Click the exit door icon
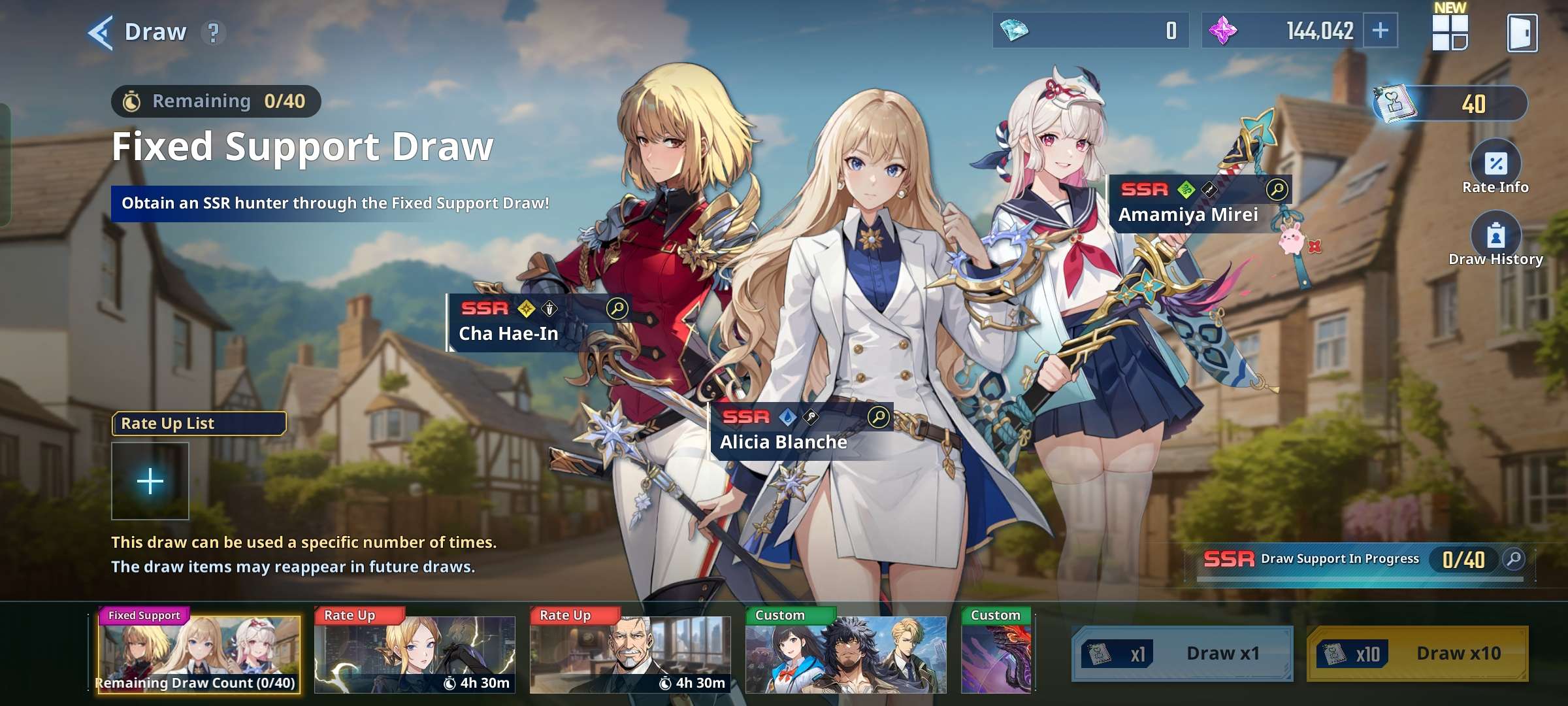The image size is (1568, 706). [x=1522, y=33]
